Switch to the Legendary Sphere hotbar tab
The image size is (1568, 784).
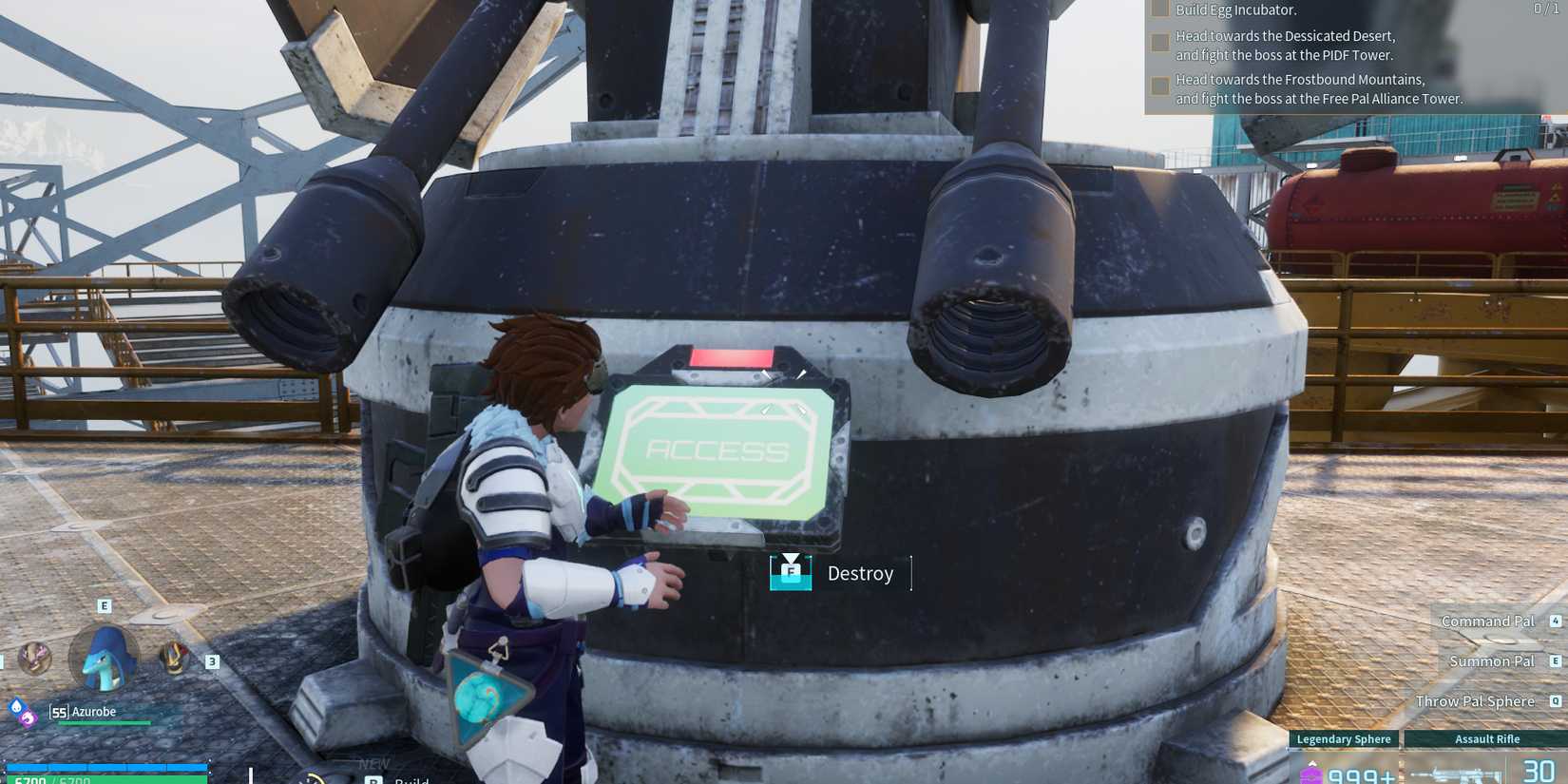pyautogui.click(x=1343, y=739)
